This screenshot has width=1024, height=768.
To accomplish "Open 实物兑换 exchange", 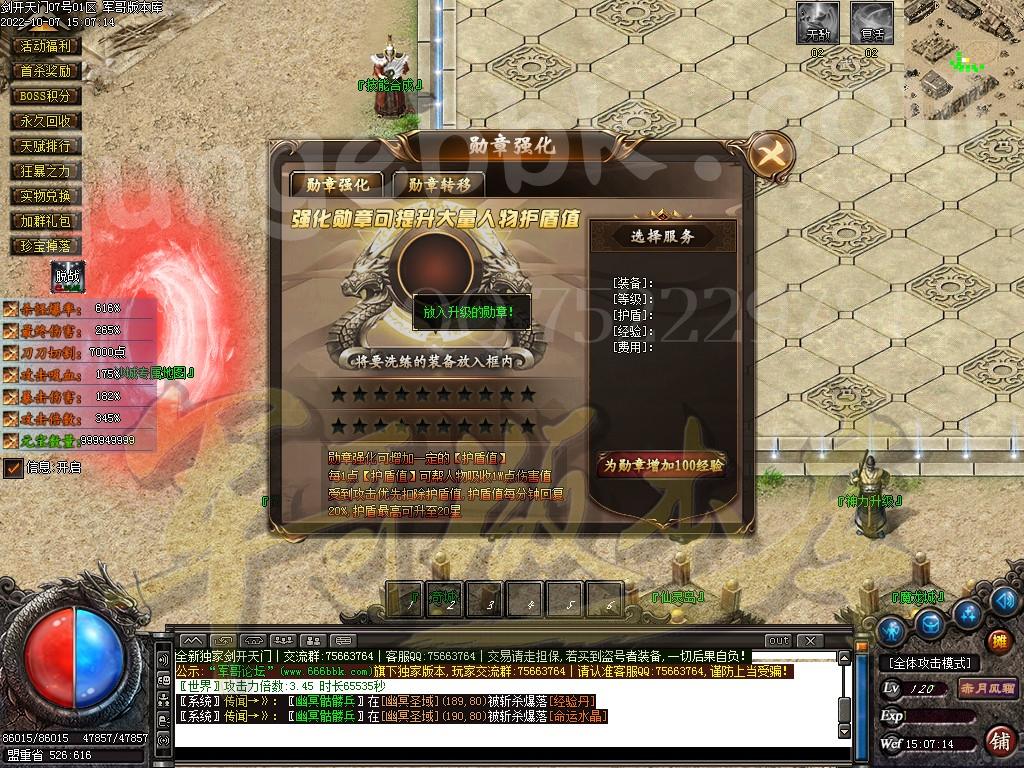I will point(46,196).
